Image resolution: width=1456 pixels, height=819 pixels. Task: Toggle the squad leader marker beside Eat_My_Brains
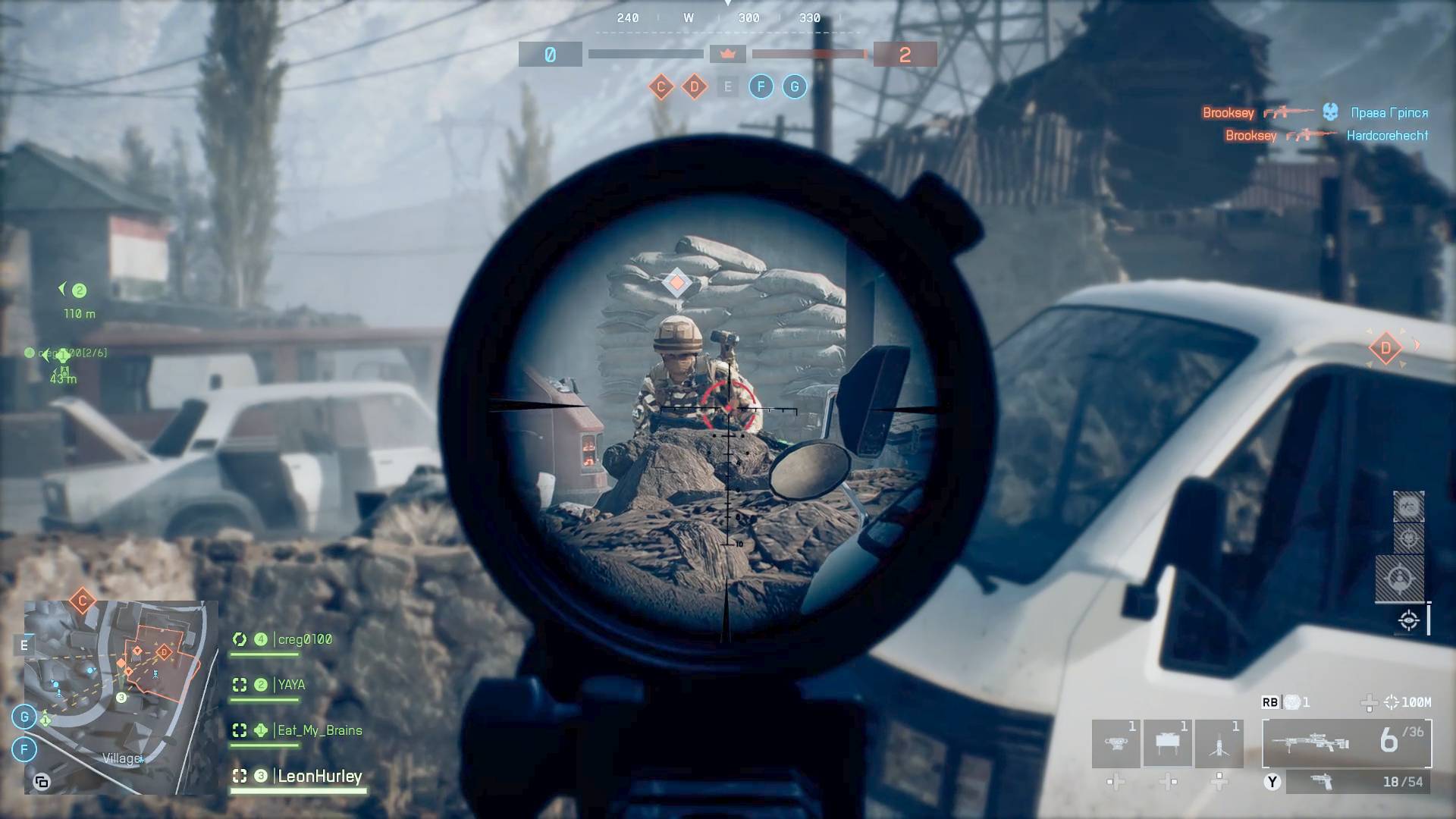(262, 730)
